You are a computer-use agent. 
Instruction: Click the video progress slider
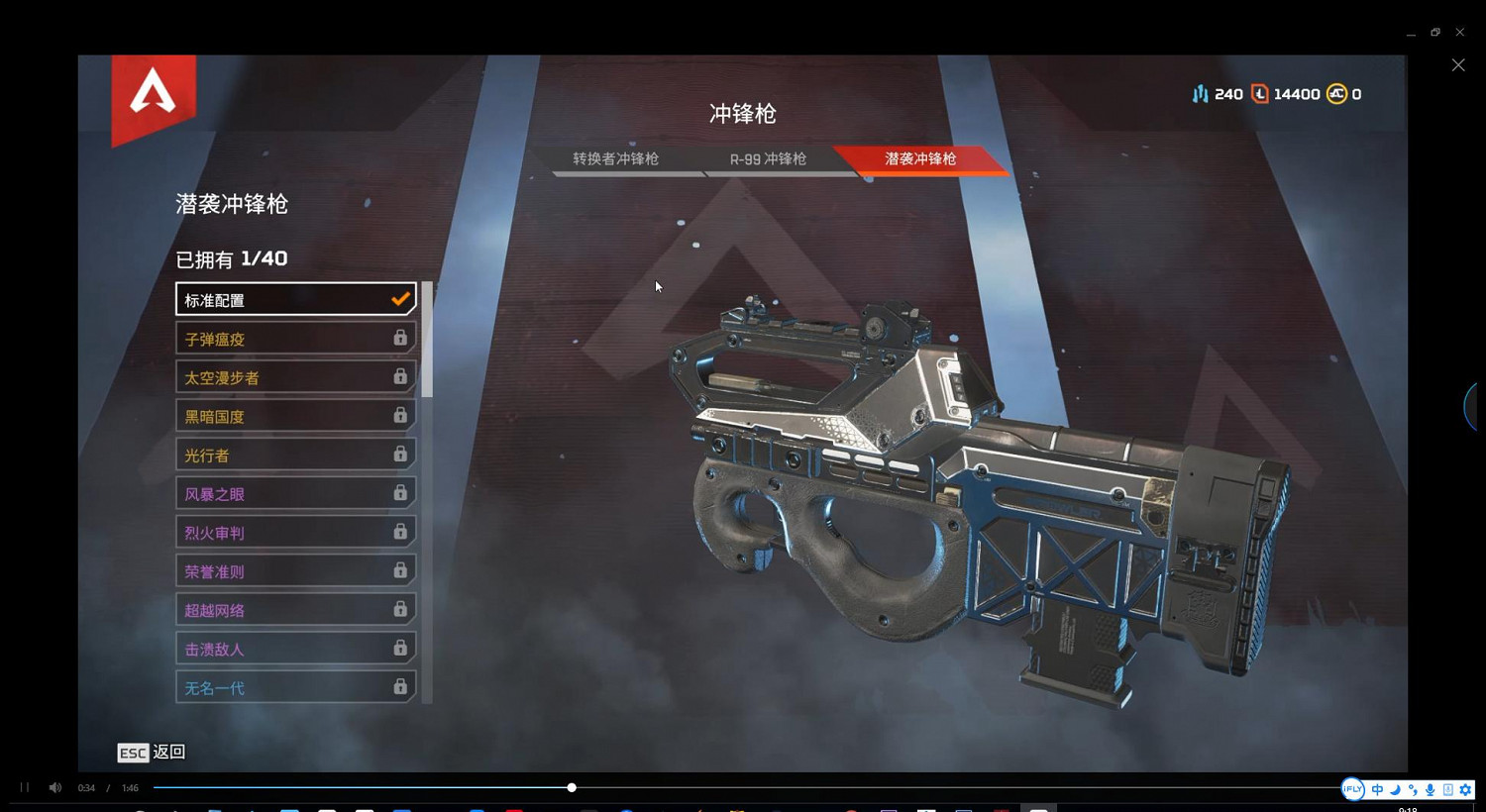click(x=572, y=787)
